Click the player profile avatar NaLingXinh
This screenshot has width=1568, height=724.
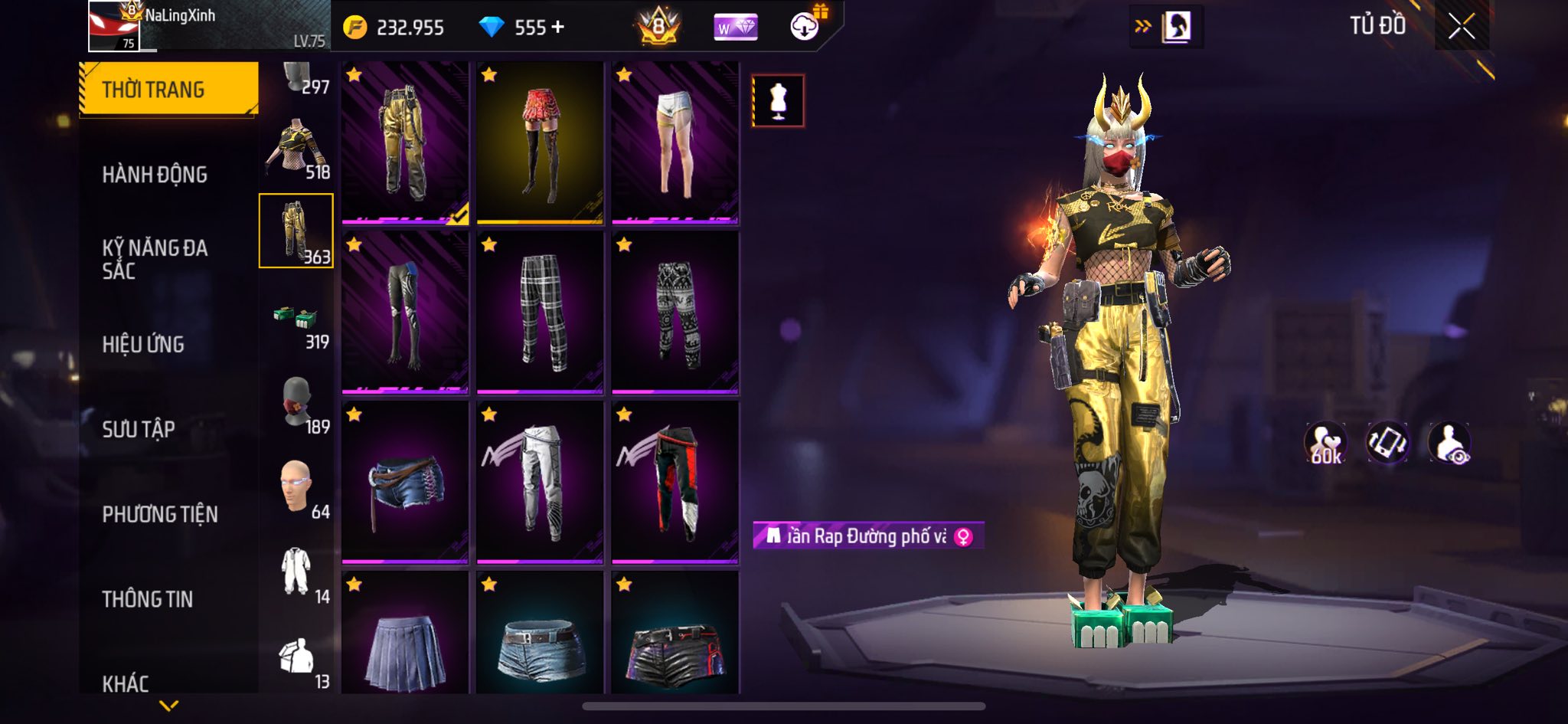[114, 27]
